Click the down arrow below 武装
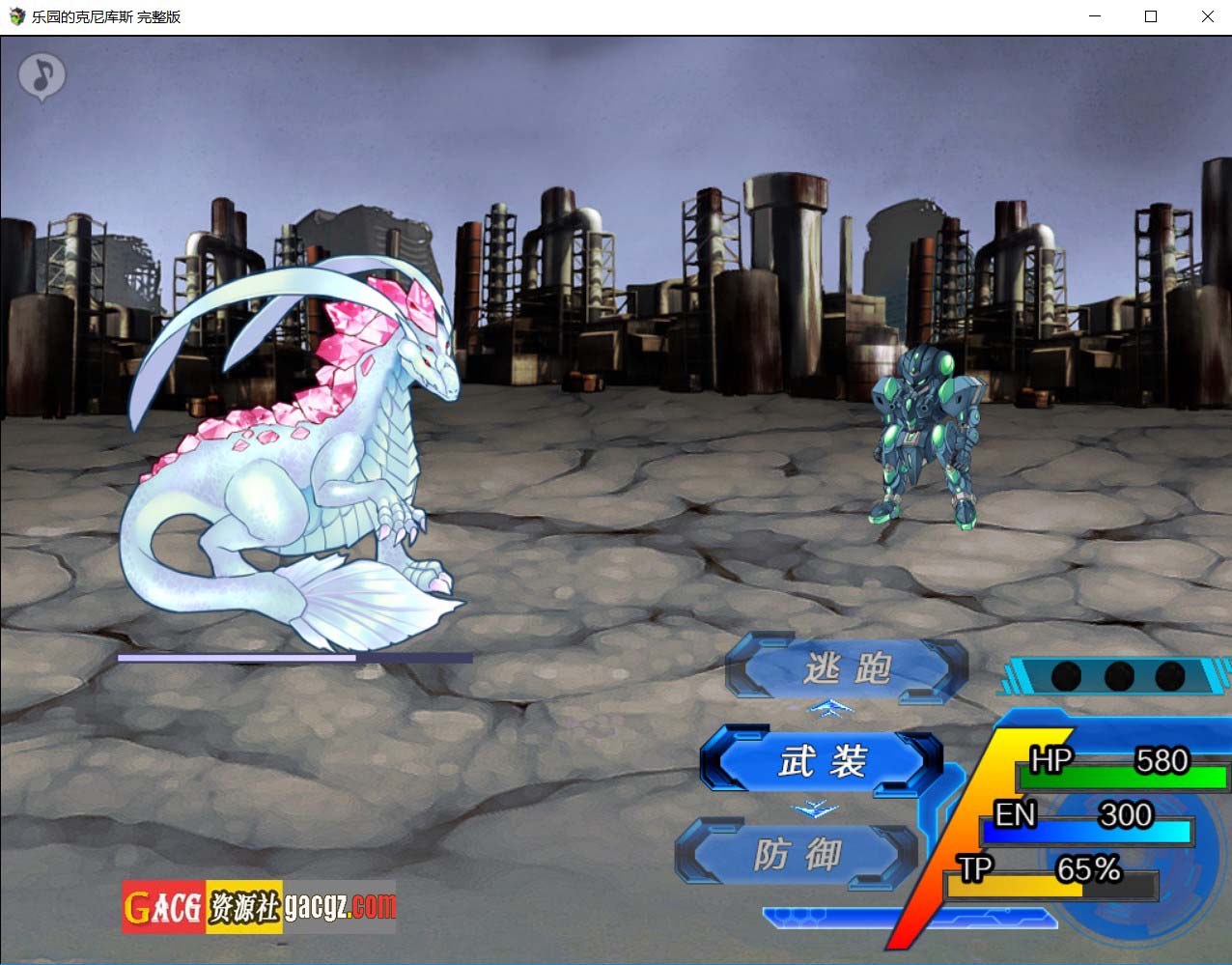The height and width of the screenshot is (965, 1232). pos(814,809)
